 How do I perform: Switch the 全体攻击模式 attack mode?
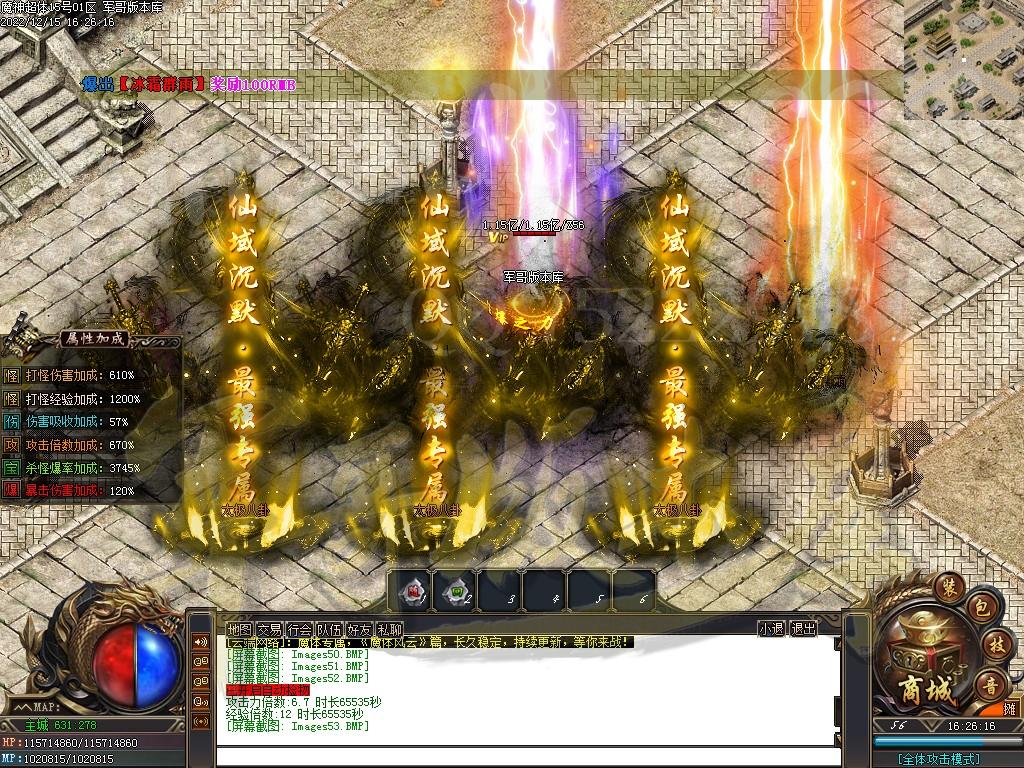pos(937,759)
